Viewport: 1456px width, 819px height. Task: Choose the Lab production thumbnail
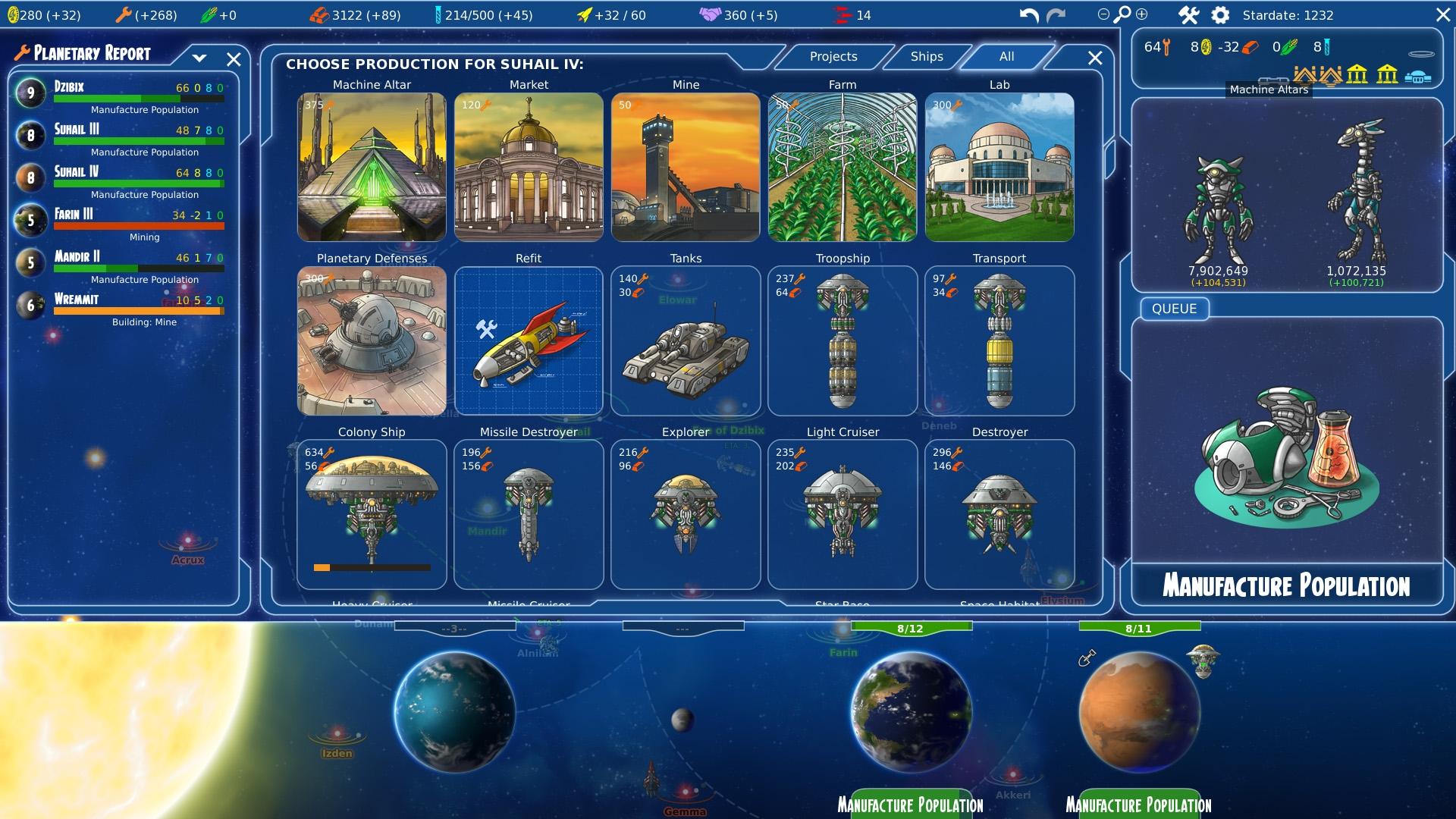coord(999,166)
